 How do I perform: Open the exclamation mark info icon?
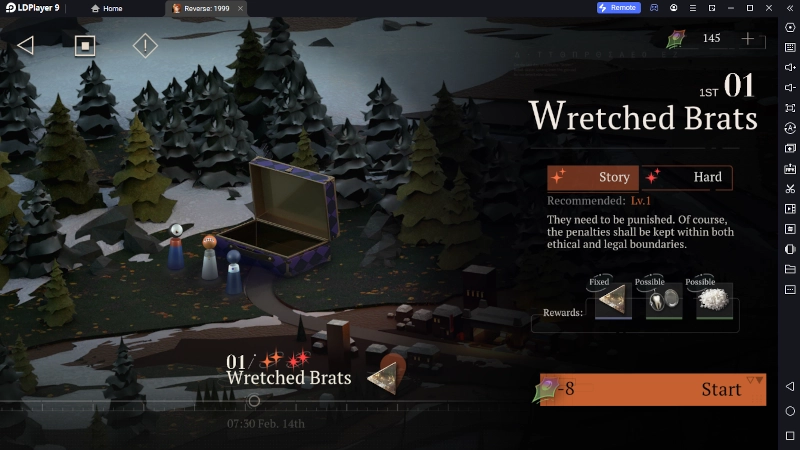coord(145,45)
